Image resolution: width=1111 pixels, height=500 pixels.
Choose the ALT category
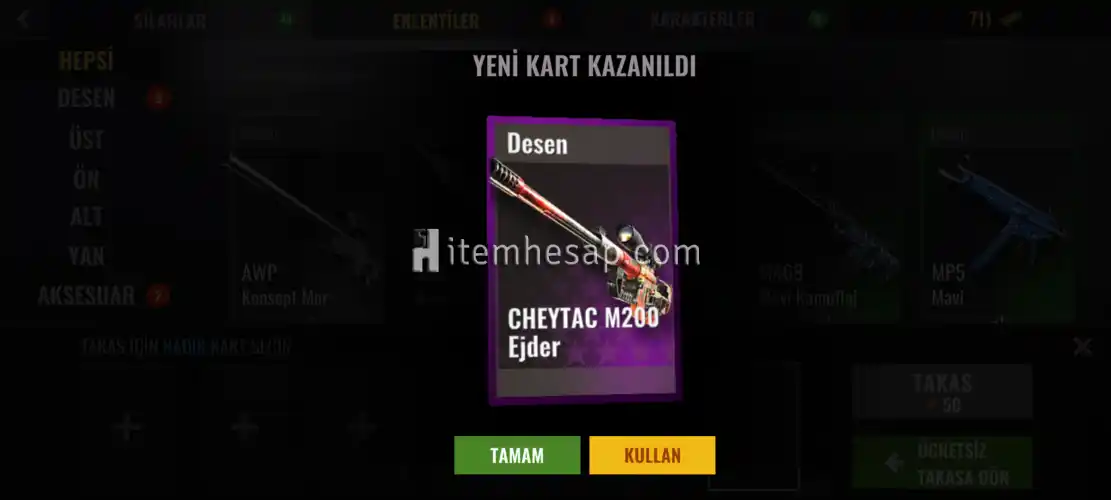(86, 217)
